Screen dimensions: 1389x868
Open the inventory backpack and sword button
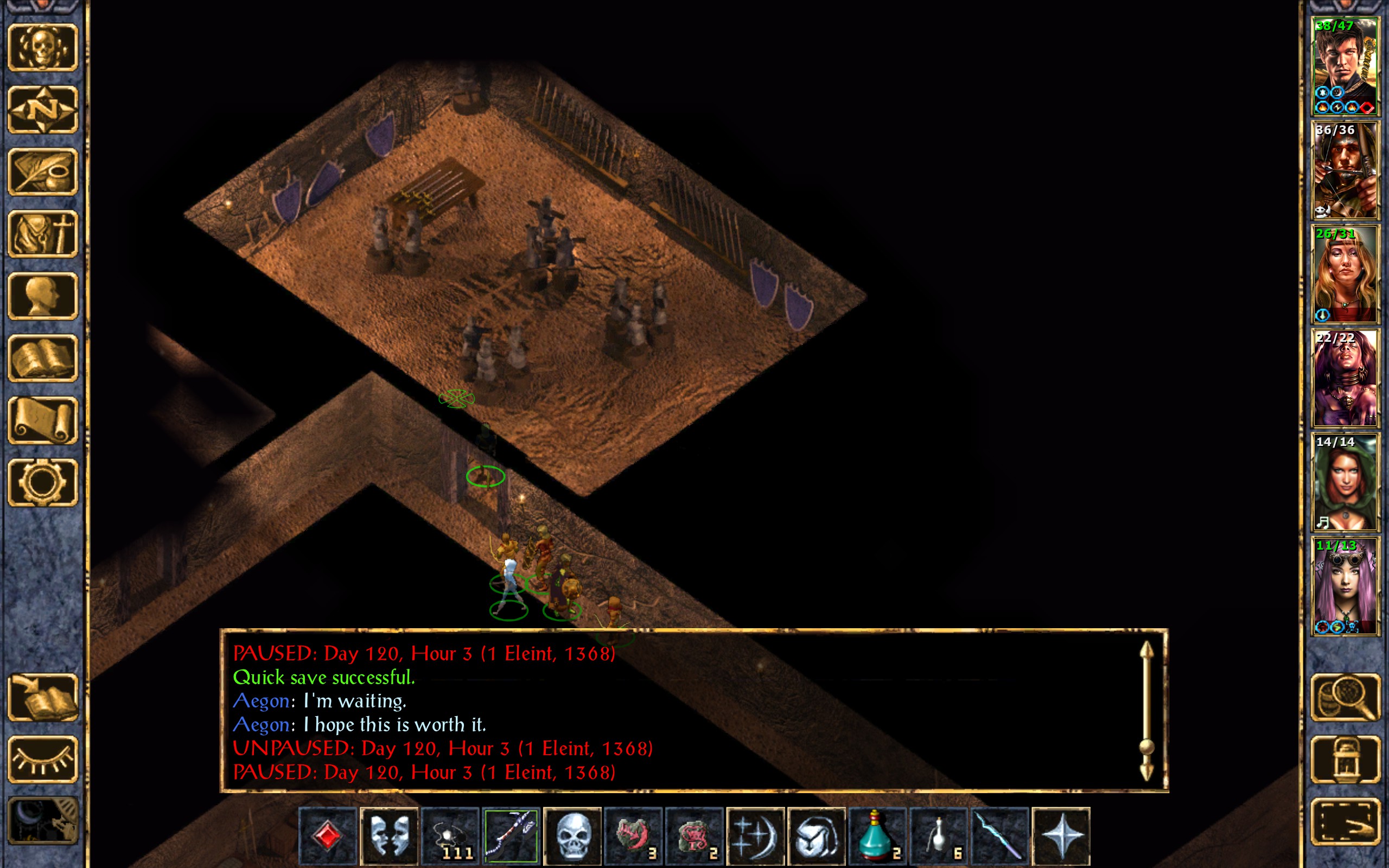(x=43, y=234)
